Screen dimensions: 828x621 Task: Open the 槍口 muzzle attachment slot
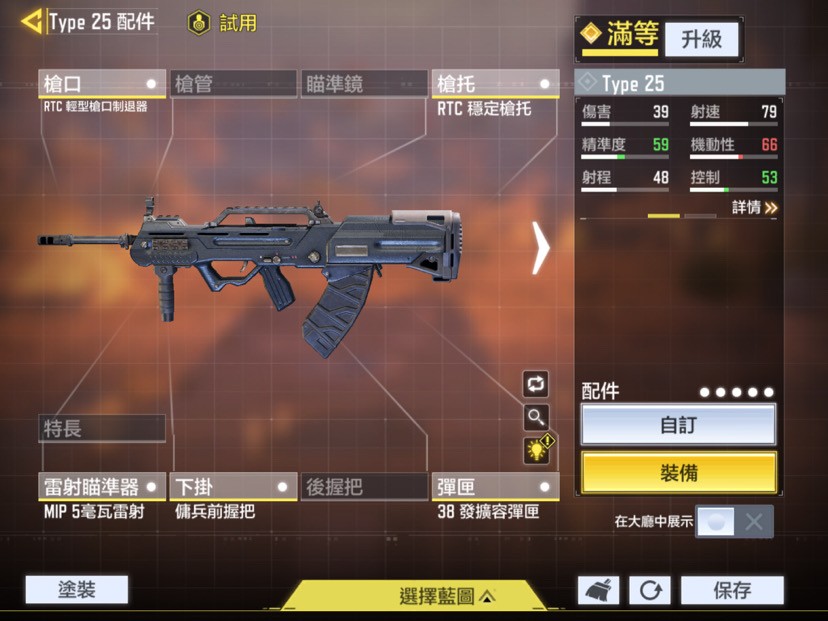(x=101, y=84)
